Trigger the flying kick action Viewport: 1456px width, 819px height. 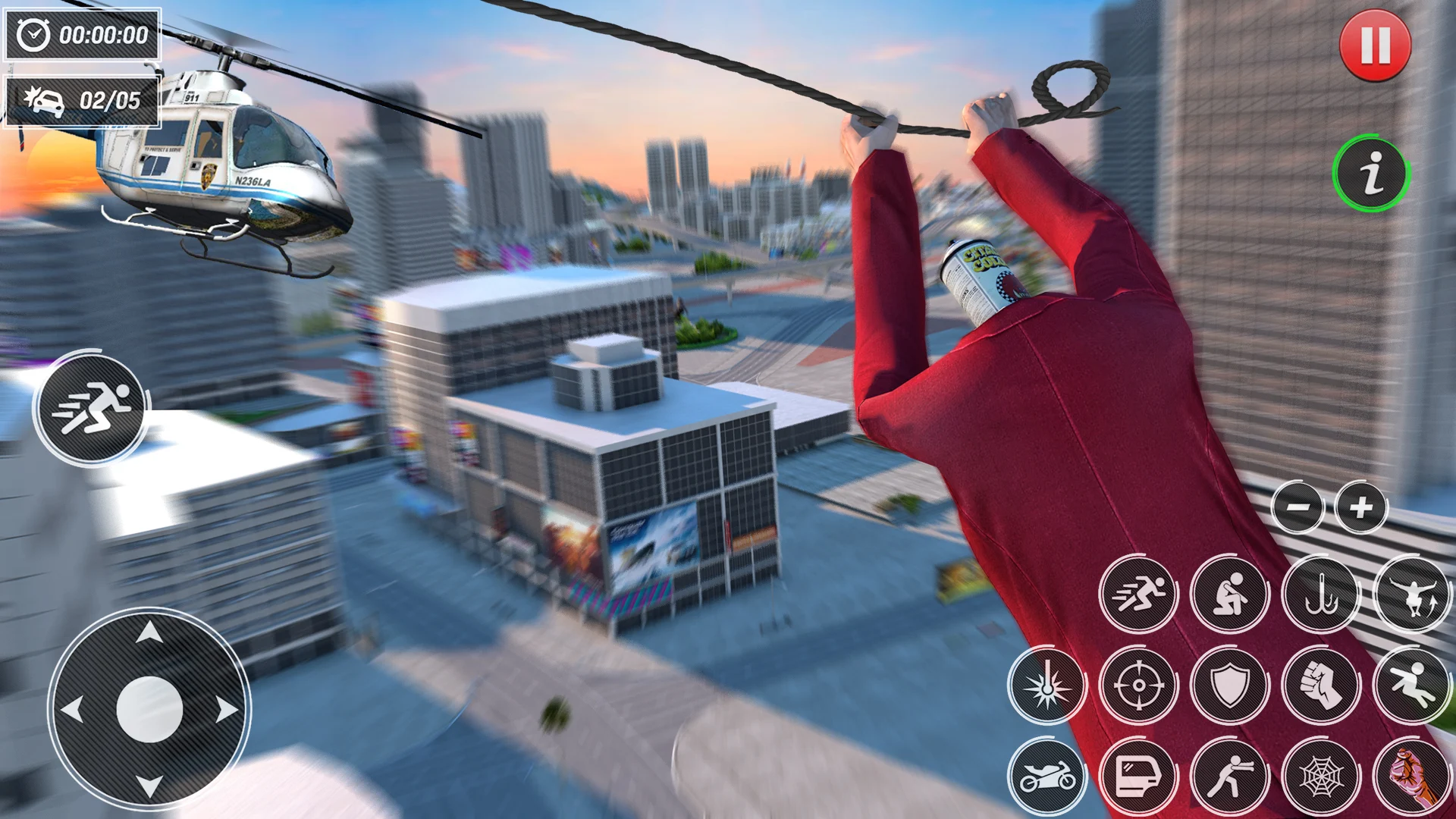(x=1412, y=685)
